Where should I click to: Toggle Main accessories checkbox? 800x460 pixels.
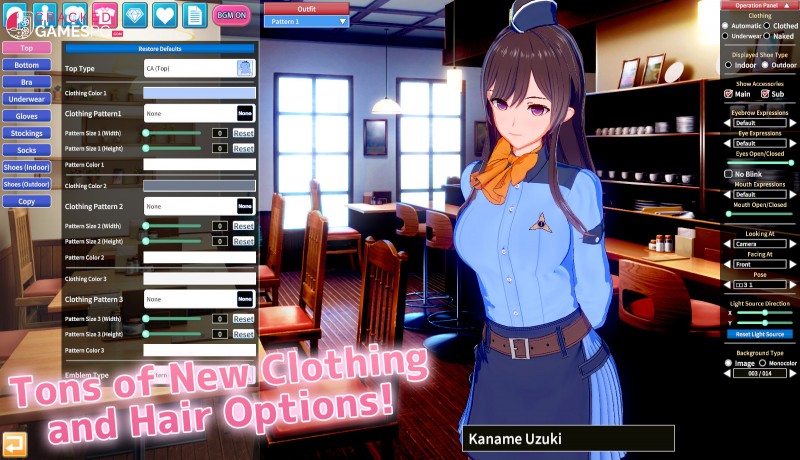(x=729, y=94)
